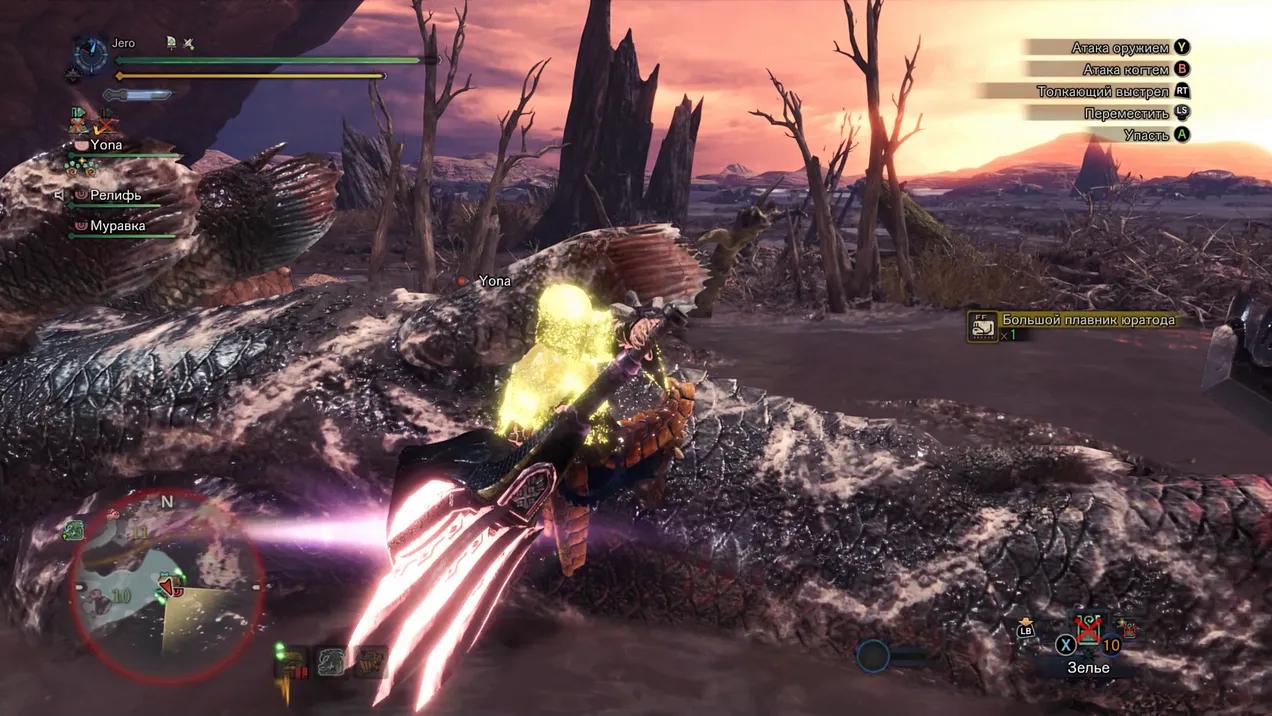This screenshot has width=1272, height=716.
Task: Click the teal dragon slot in bottom bar
Action: pyautogui.click(x=331, y=661)
